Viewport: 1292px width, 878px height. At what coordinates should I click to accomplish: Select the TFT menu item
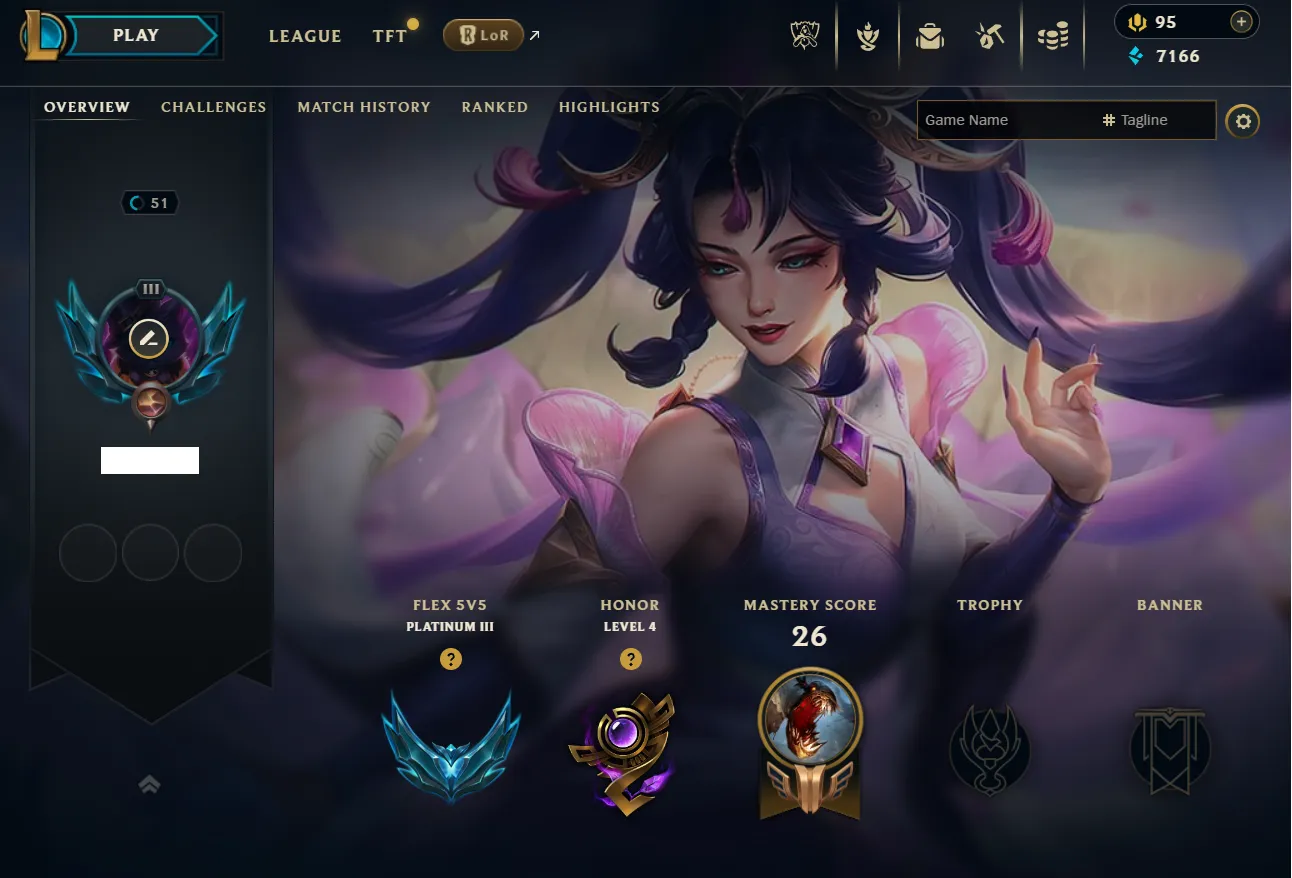point(390,35)
